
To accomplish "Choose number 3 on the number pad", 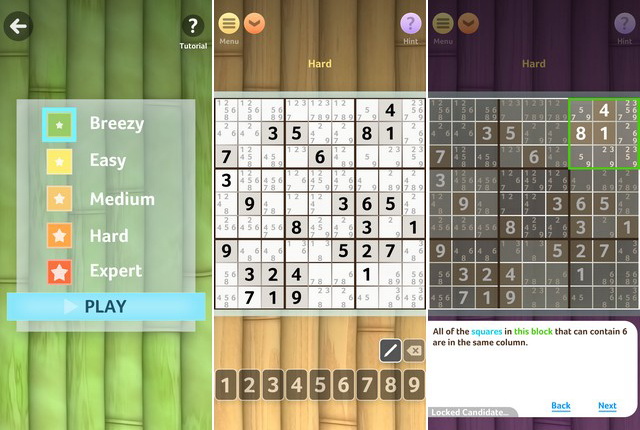I will pyautogui.click(x=274, y=384).
